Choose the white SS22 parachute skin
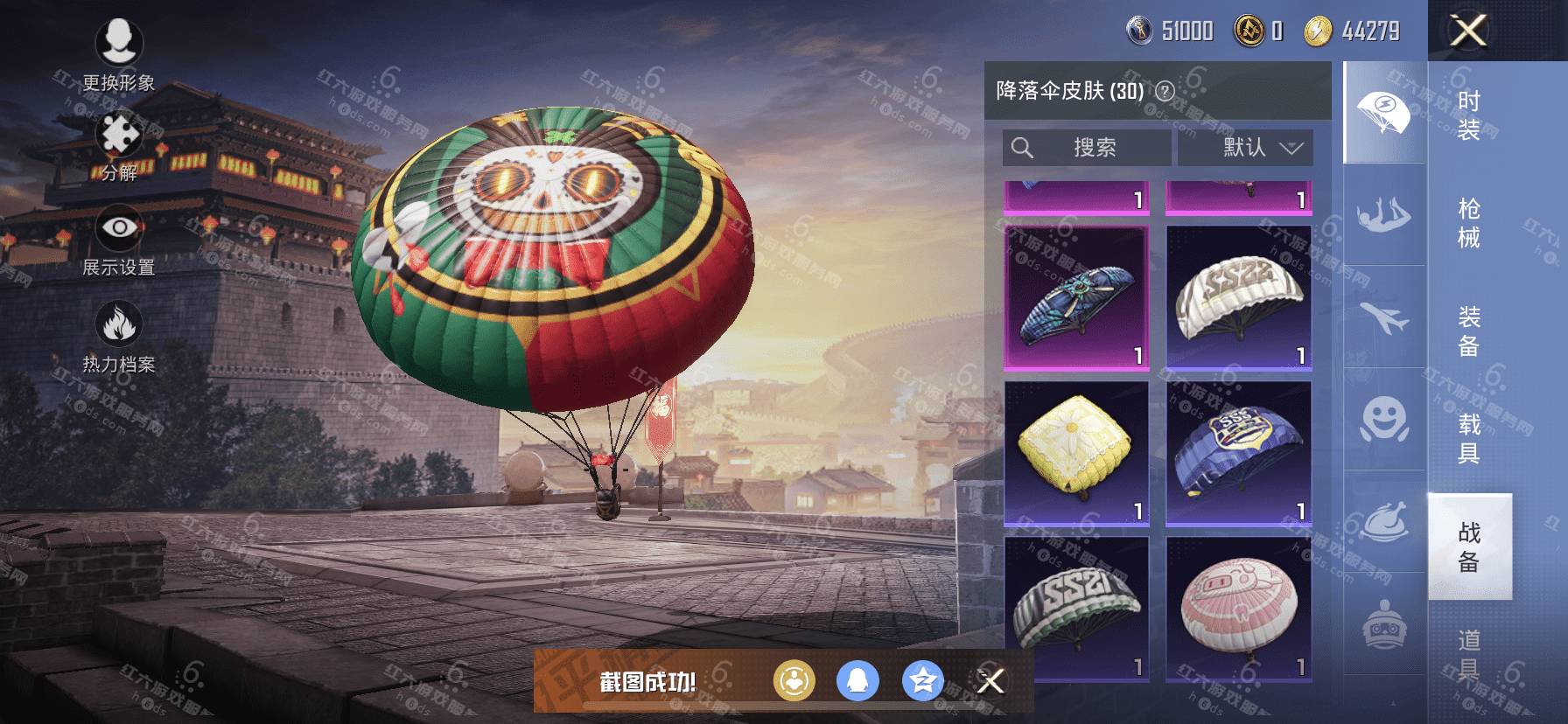This screenshot has width=1568, height=724. tap(1238, 297)
